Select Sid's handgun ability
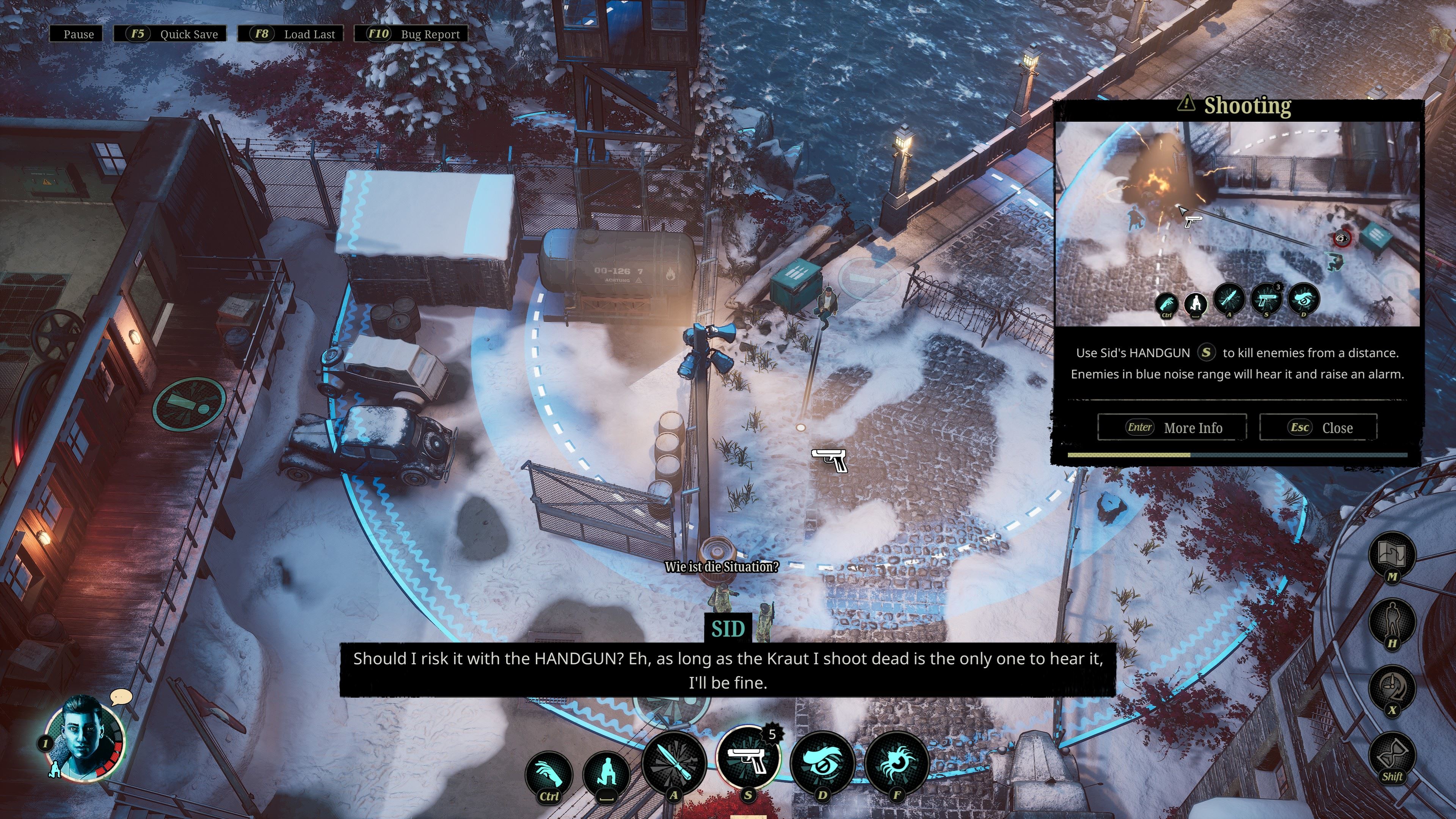Viewport: 1456px width, 819px height. (748, 758)
